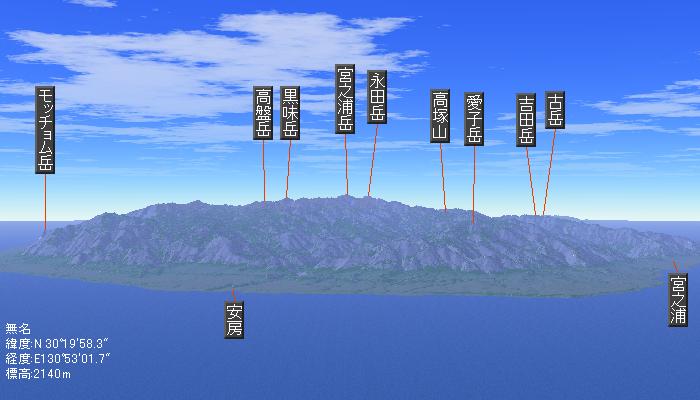Click the 永田岳 peak label
The height and width of the screenshot is (400, 700).
pos(377,97)
